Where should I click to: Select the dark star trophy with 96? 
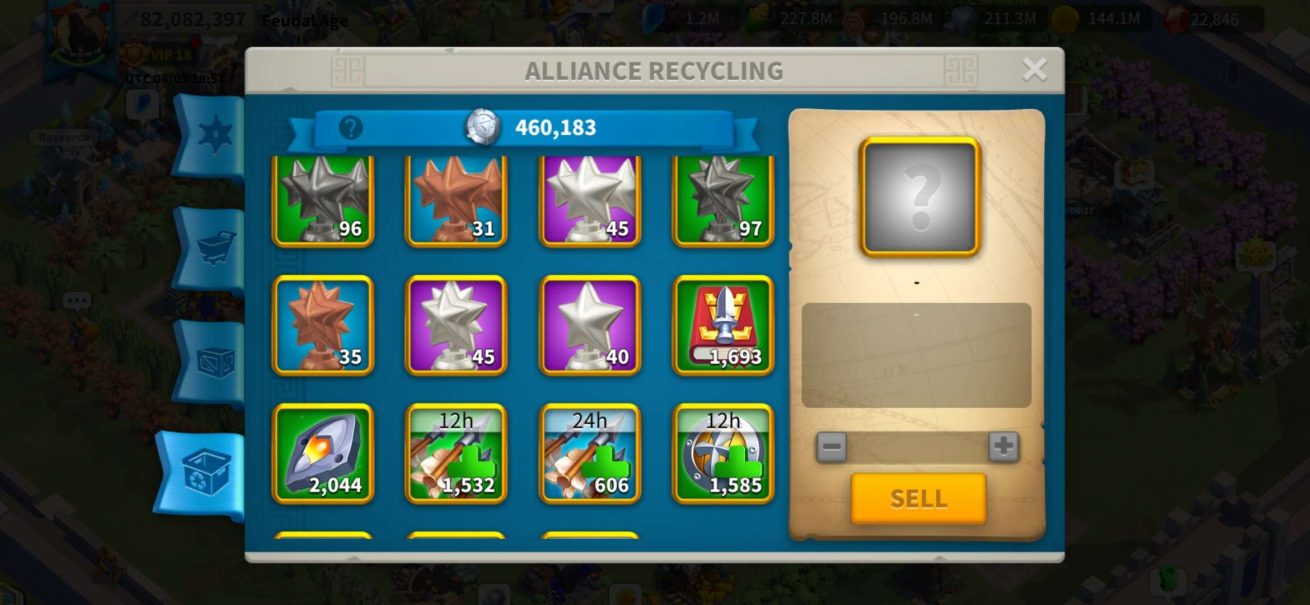[x=323, y=201]
